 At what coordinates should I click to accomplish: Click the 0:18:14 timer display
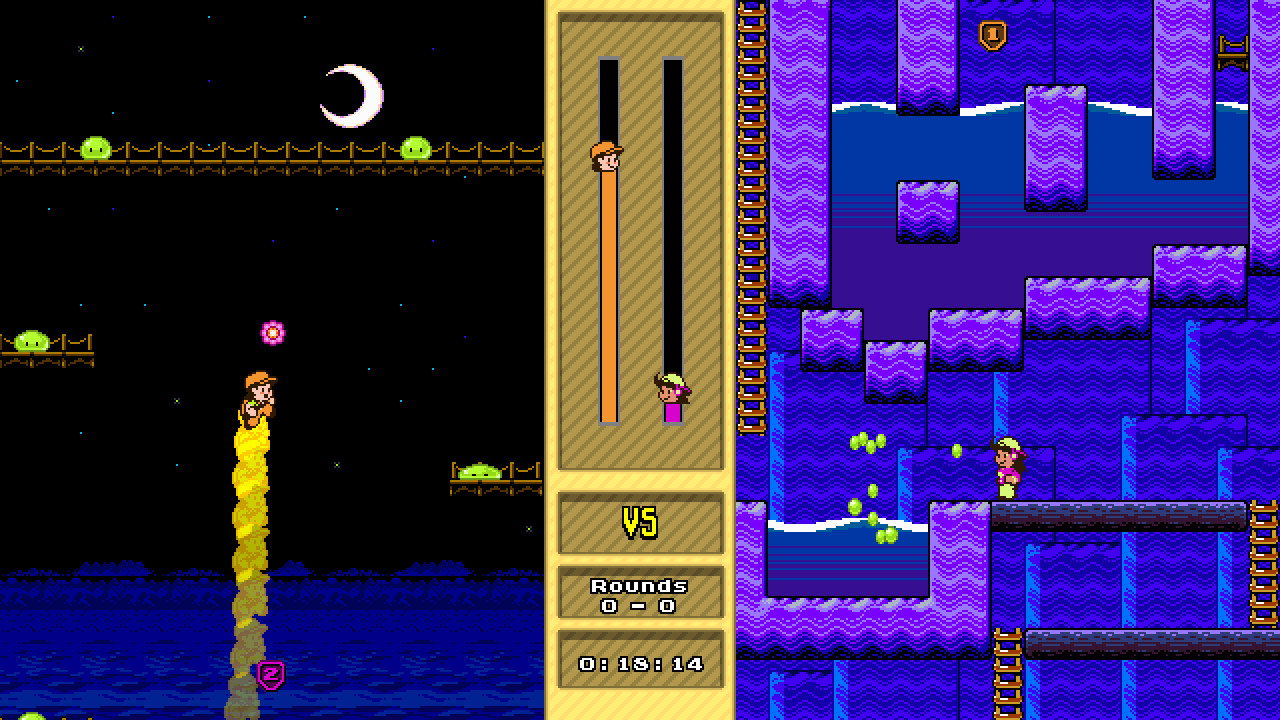coord(640,661)
